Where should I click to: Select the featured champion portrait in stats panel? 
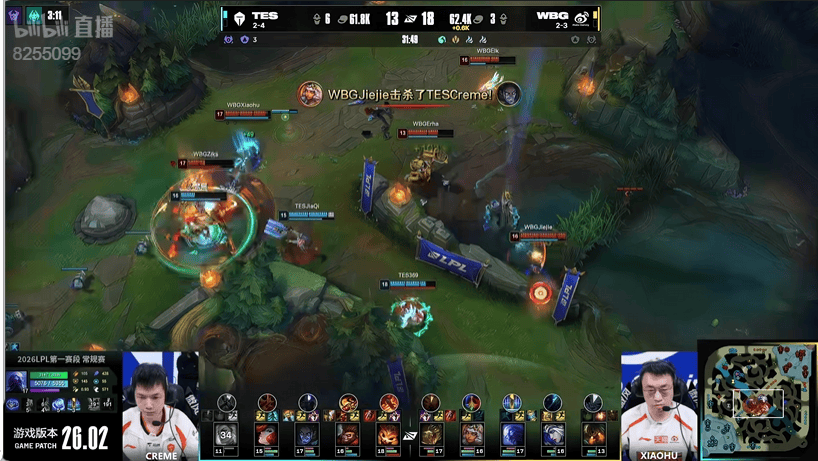(x=17, y=381)
